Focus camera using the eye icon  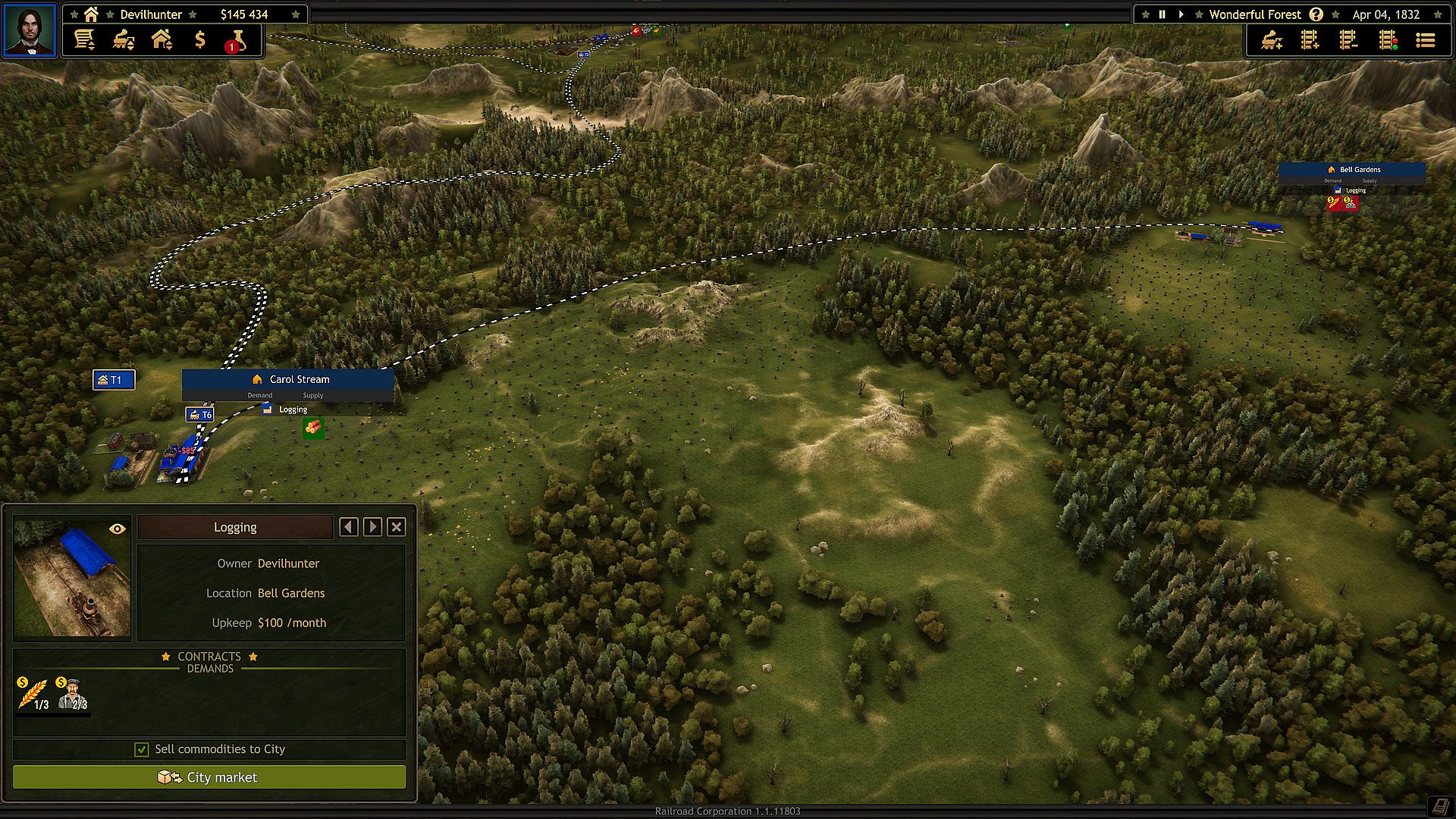click(x=118, y=529)
